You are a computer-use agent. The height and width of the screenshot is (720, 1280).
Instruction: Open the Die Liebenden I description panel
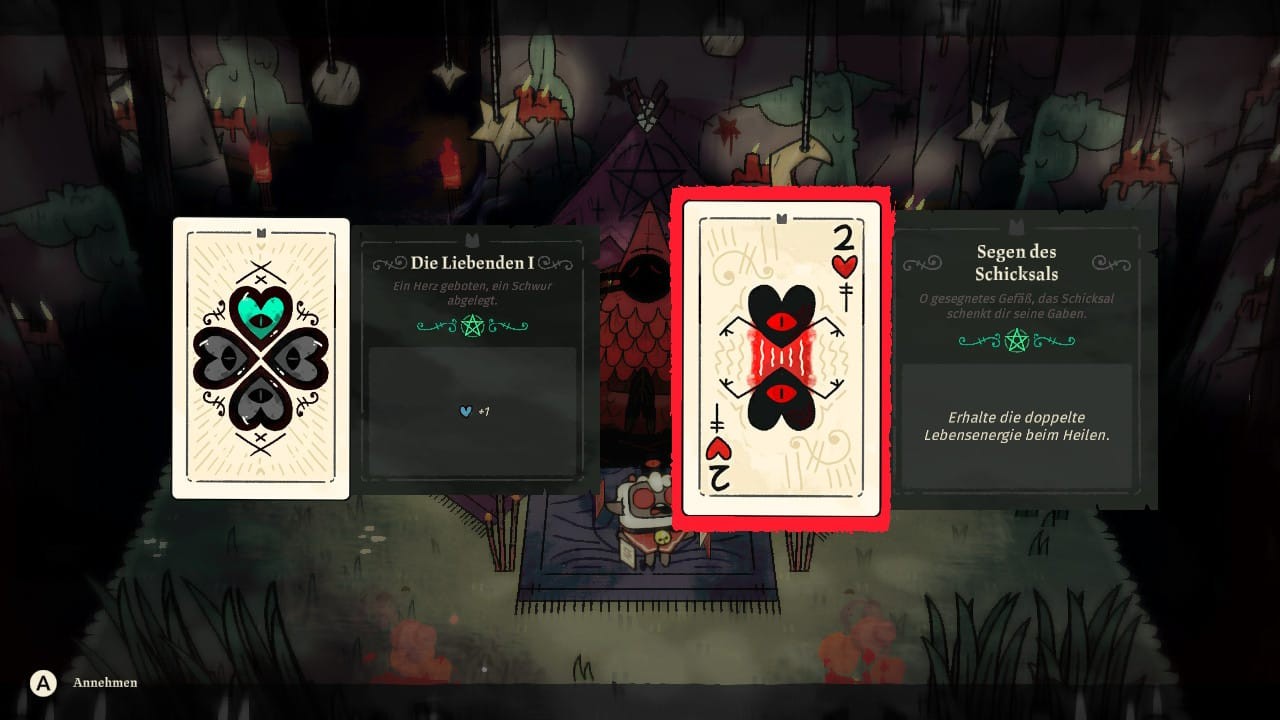(473, 360)
